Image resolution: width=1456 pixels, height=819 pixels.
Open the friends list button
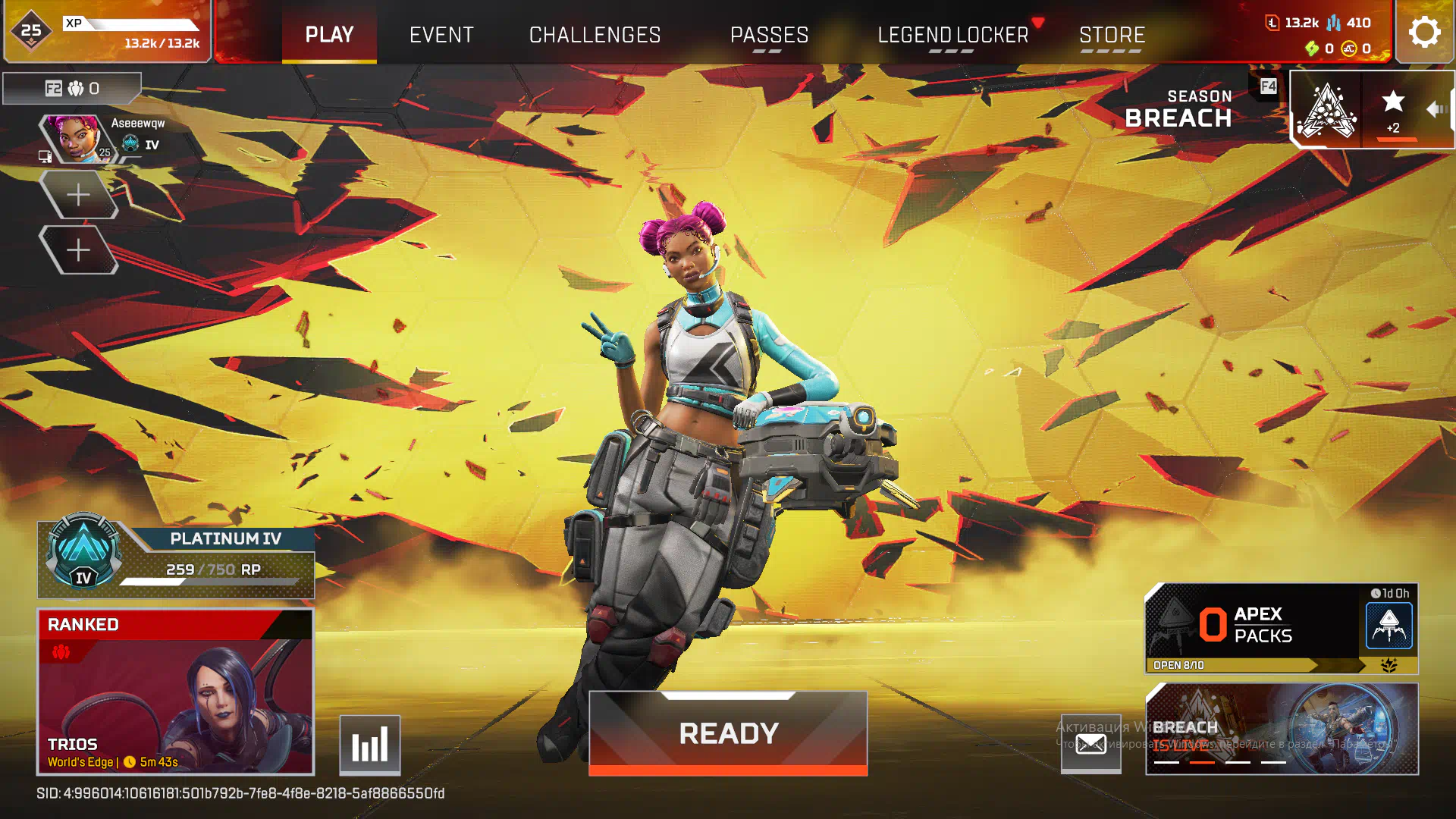(x=72, y=89)
